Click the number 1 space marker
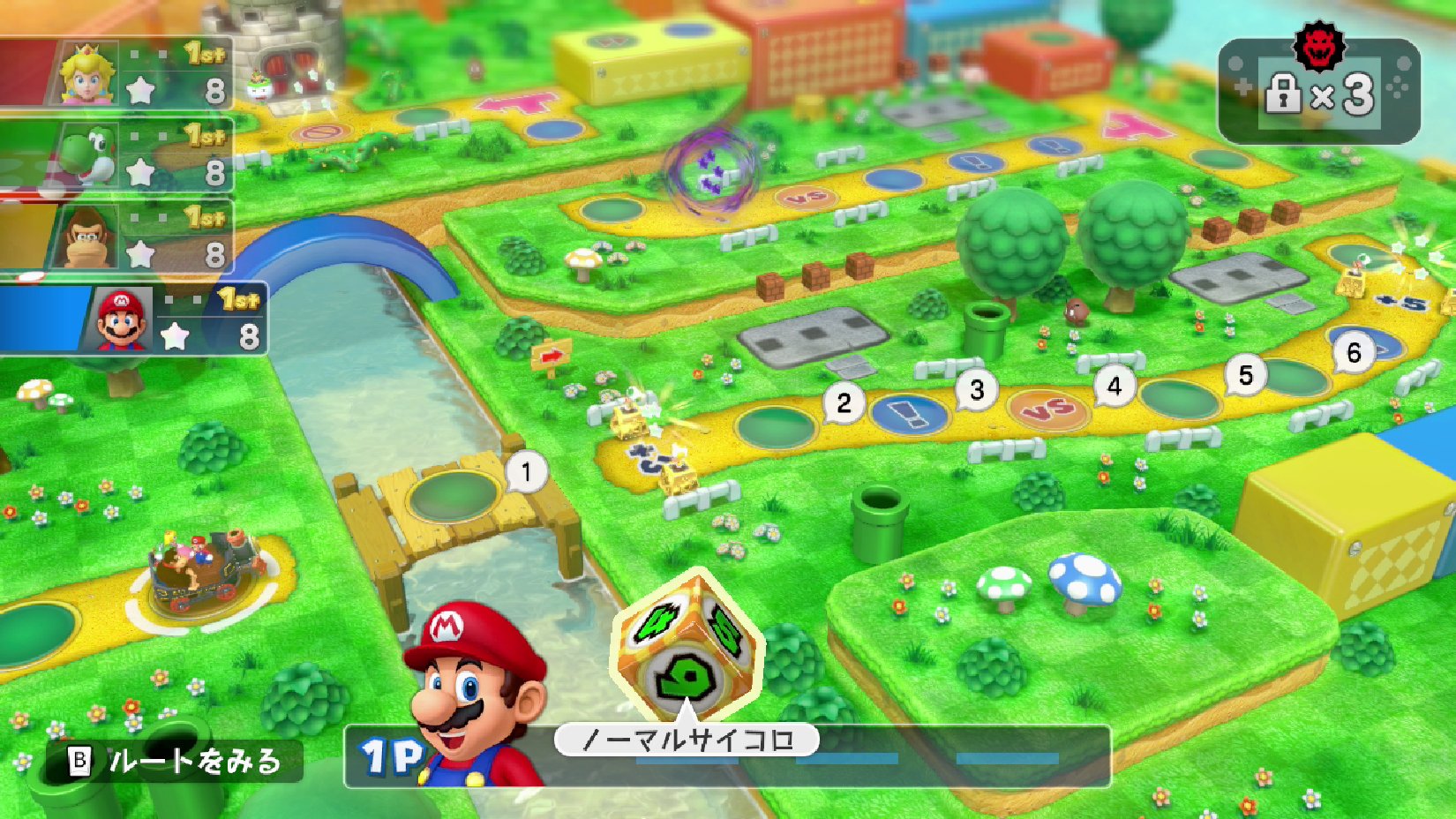This screenshot has width=1456, height=819. [x=527, y=473]
